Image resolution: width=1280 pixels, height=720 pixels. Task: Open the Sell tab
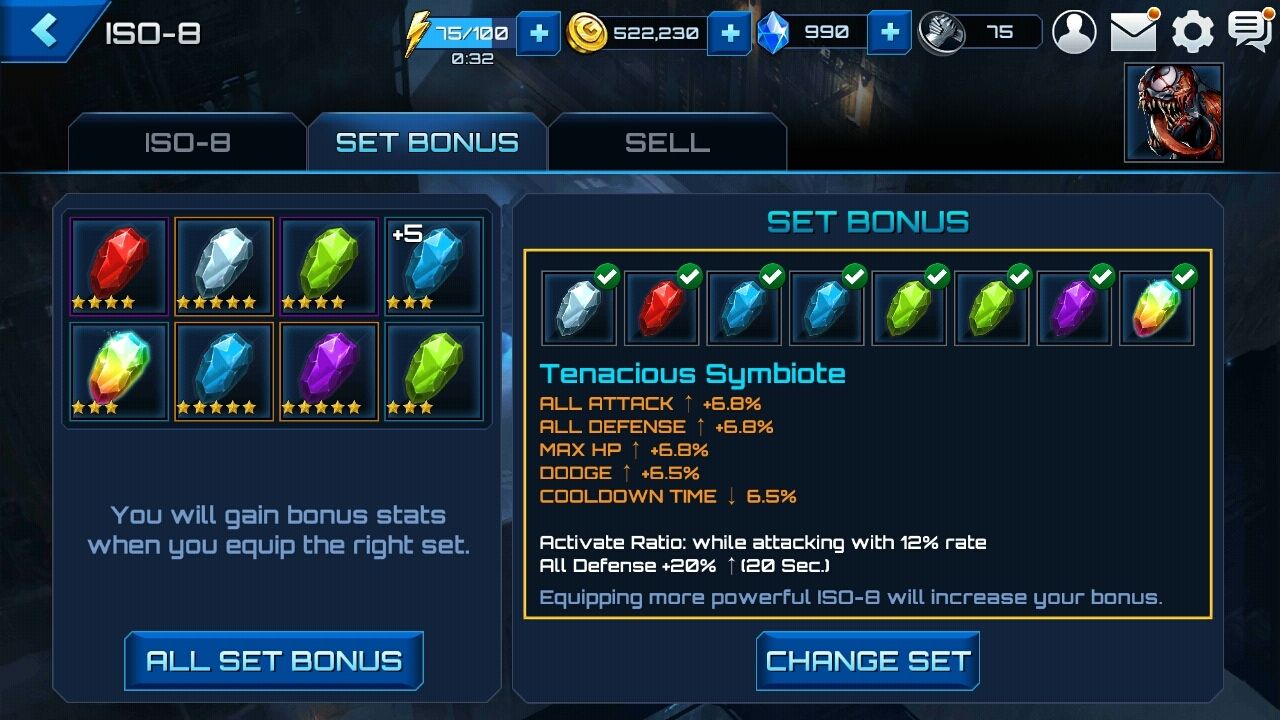click(x=667, y=142)
